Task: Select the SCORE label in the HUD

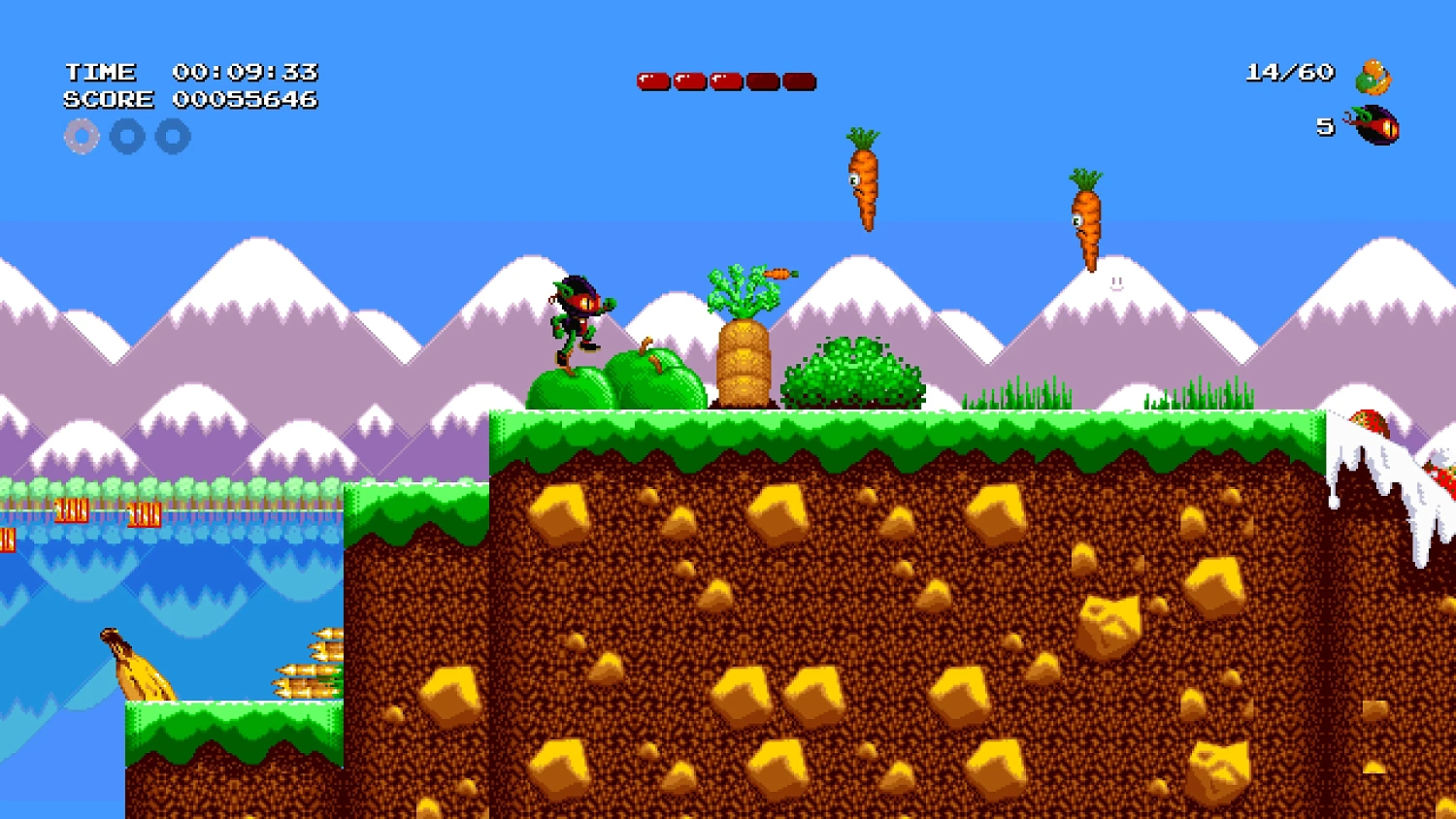Action: [109, 98]
